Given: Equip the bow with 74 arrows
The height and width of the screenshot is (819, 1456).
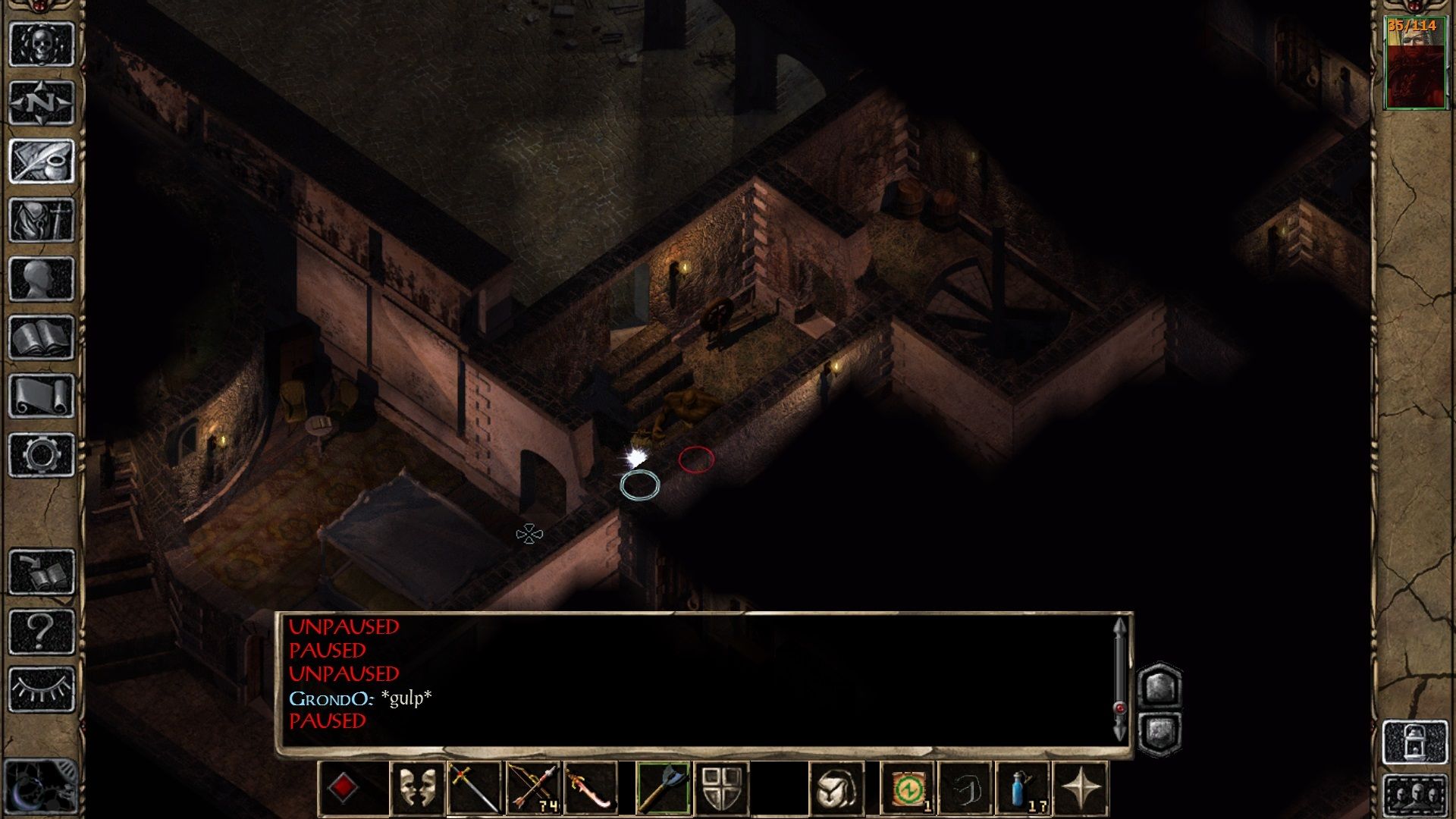Looking at the screenshot, I should coord(534,789).
